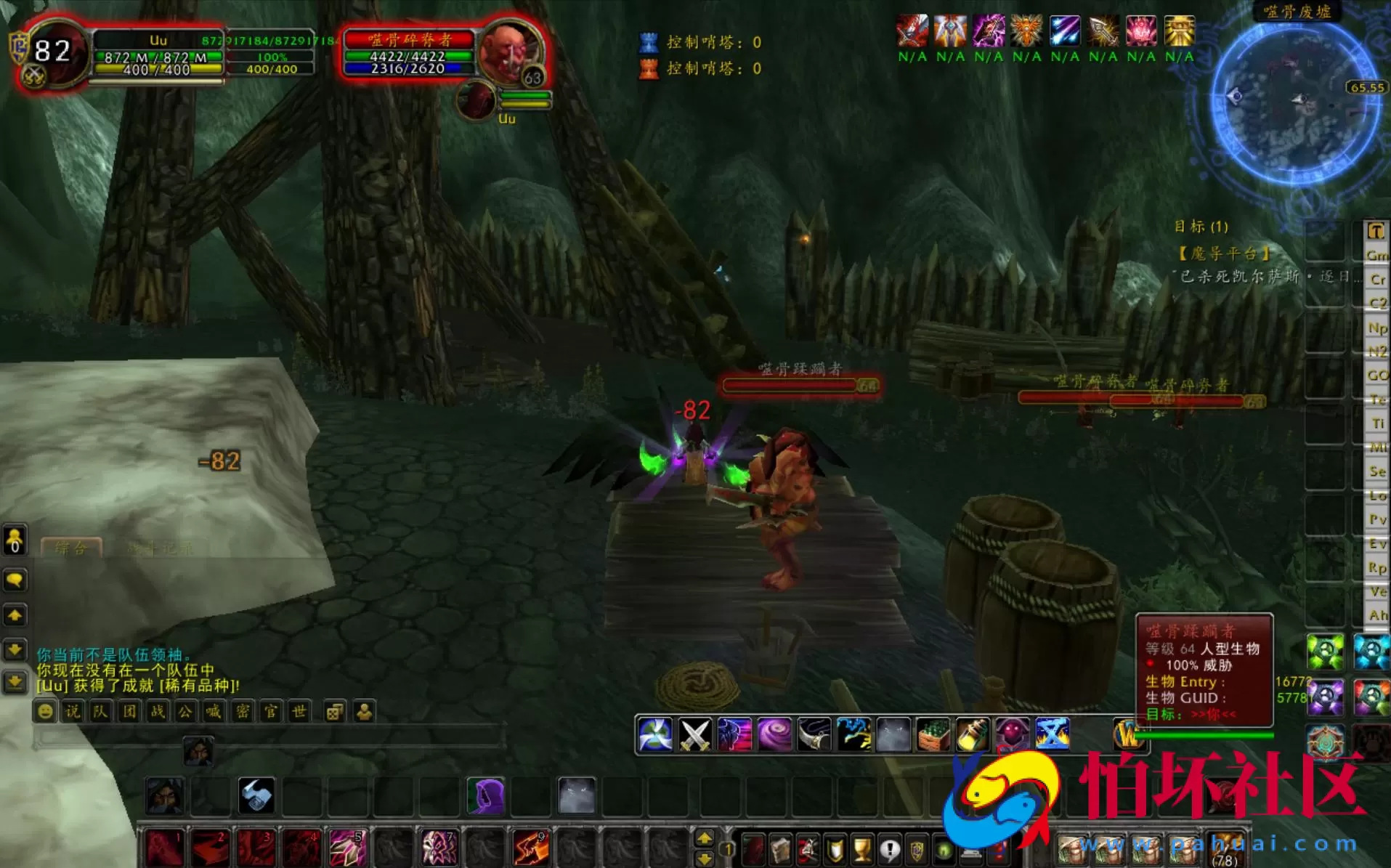
Task: Open the quest log exclamation icon
Action: tap(889, 850)
